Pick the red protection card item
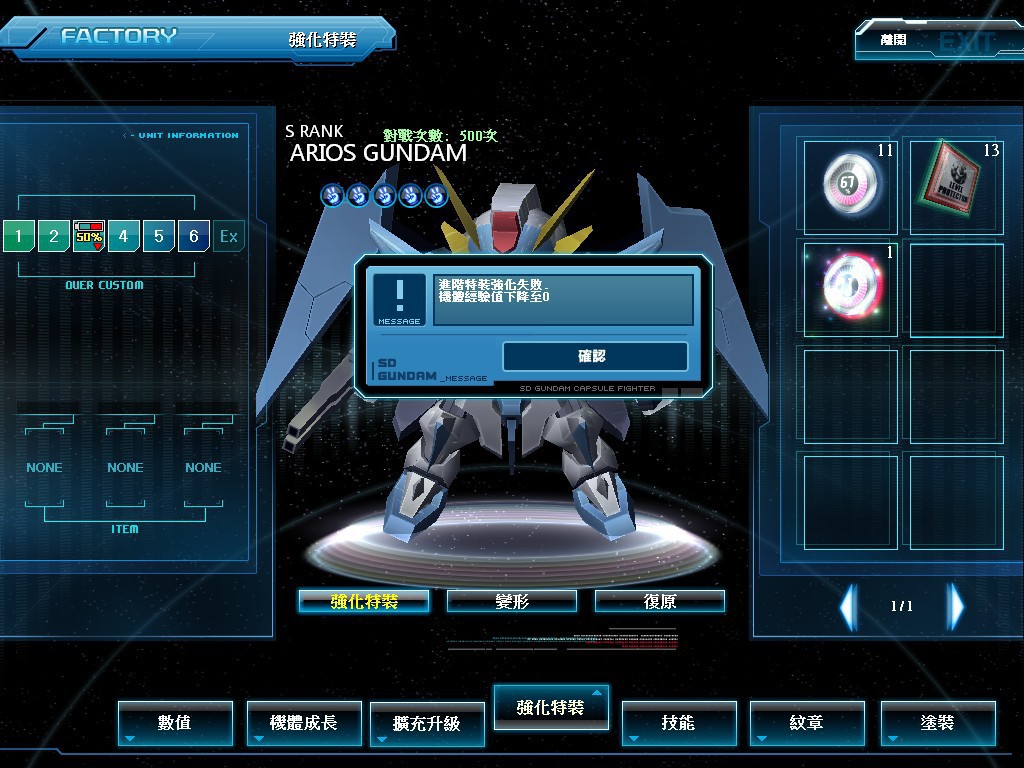The height and width of the screenshot is (768, 1024). 956,185
